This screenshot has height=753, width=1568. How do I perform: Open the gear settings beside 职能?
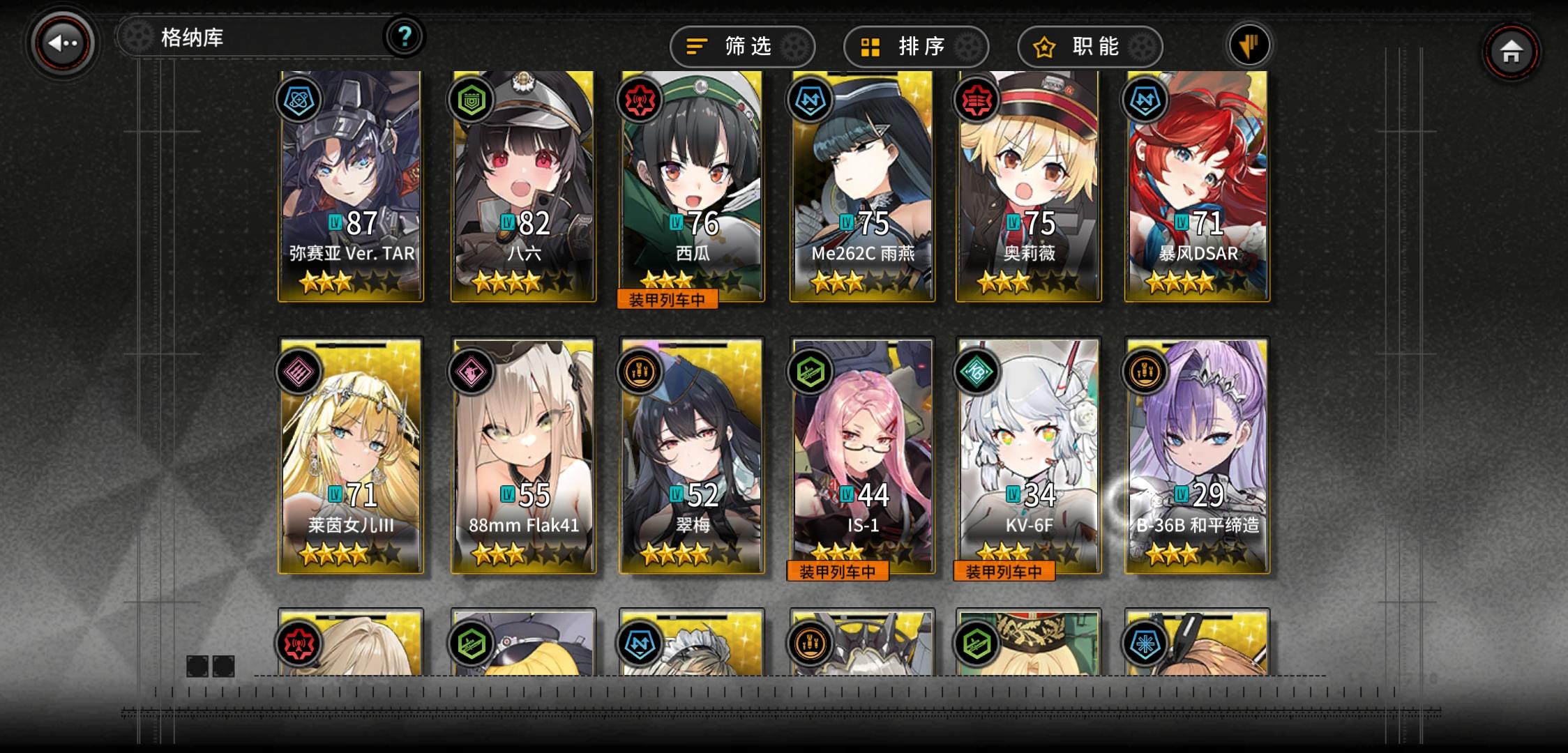click(1141, 46)
